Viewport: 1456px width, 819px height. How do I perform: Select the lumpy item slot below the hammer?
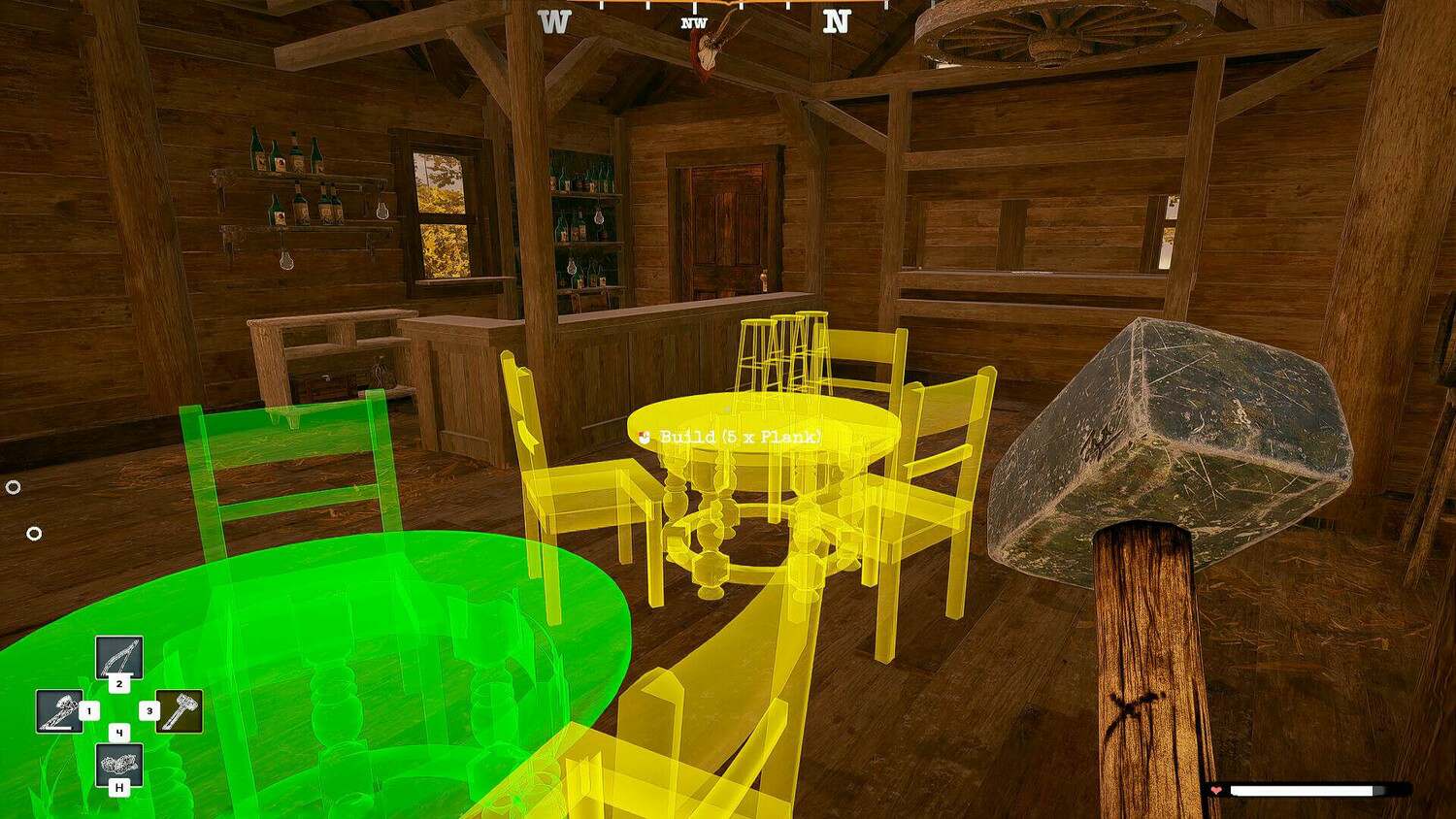click(x=119, y=764)
